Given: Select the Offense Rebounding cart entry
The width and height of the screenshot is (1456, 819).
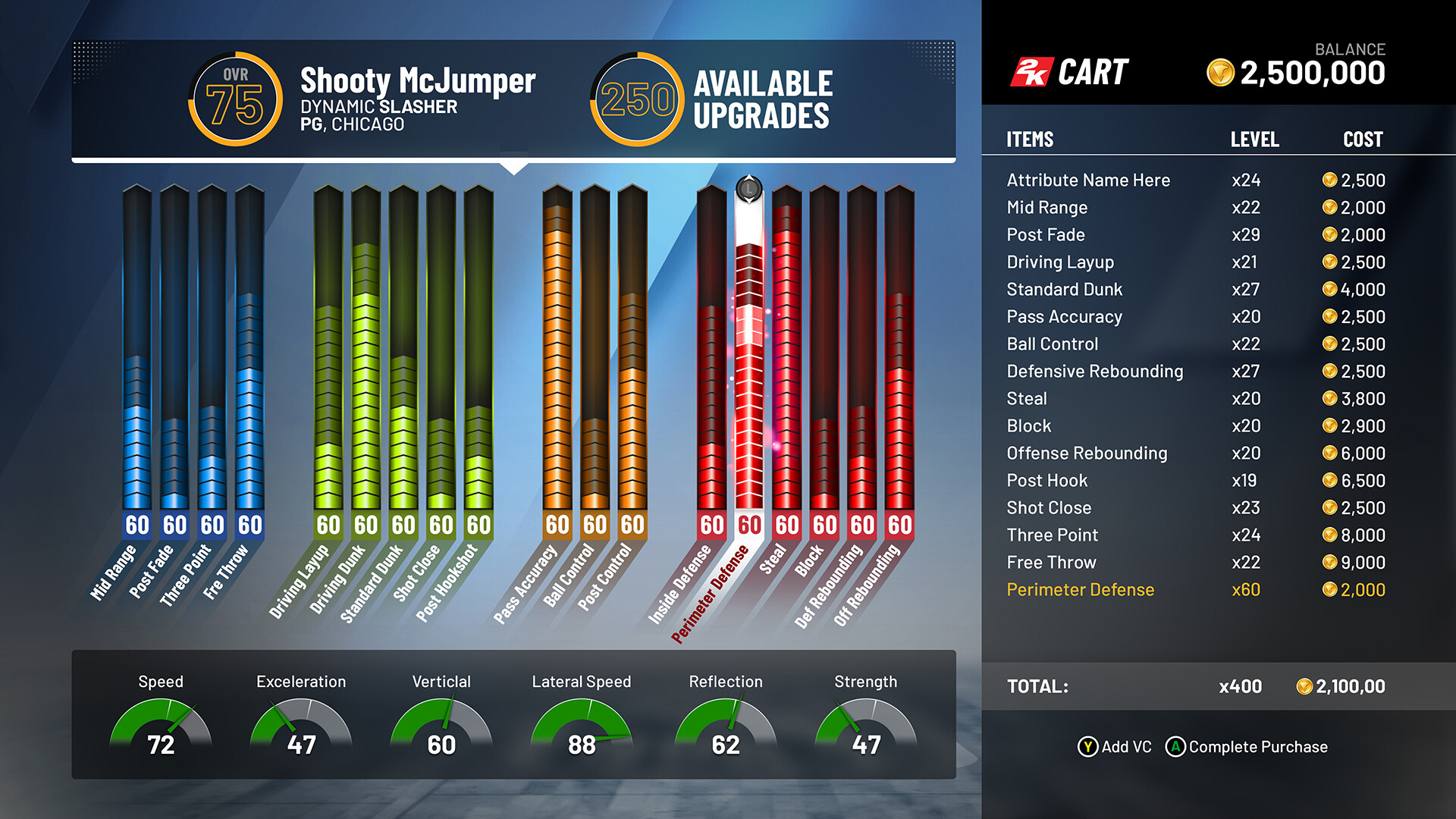Looking at the screenshot, I should click(x=1194, y=453).
